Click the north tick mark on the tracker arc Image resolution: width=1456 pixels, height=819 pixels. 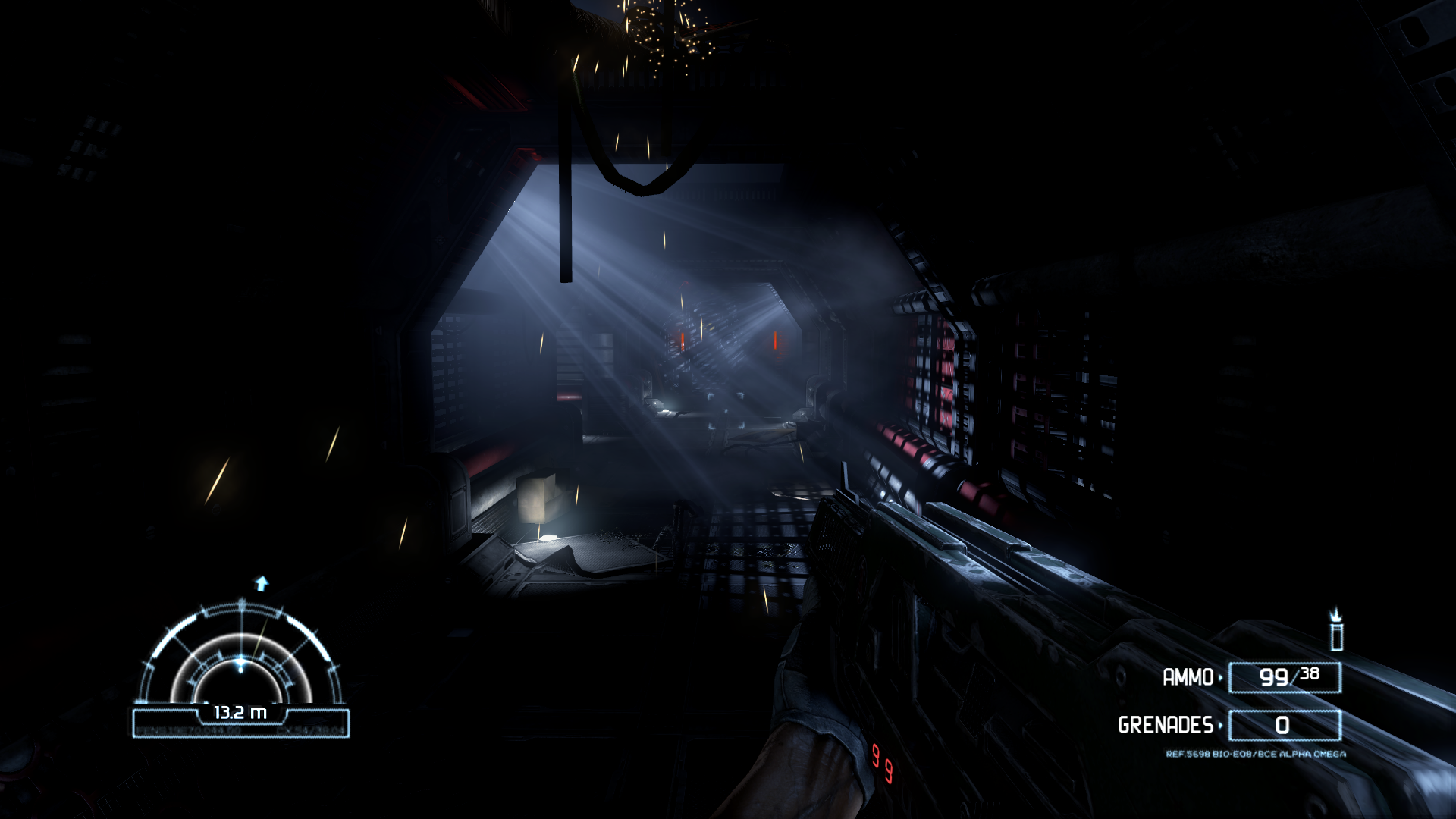242,604
